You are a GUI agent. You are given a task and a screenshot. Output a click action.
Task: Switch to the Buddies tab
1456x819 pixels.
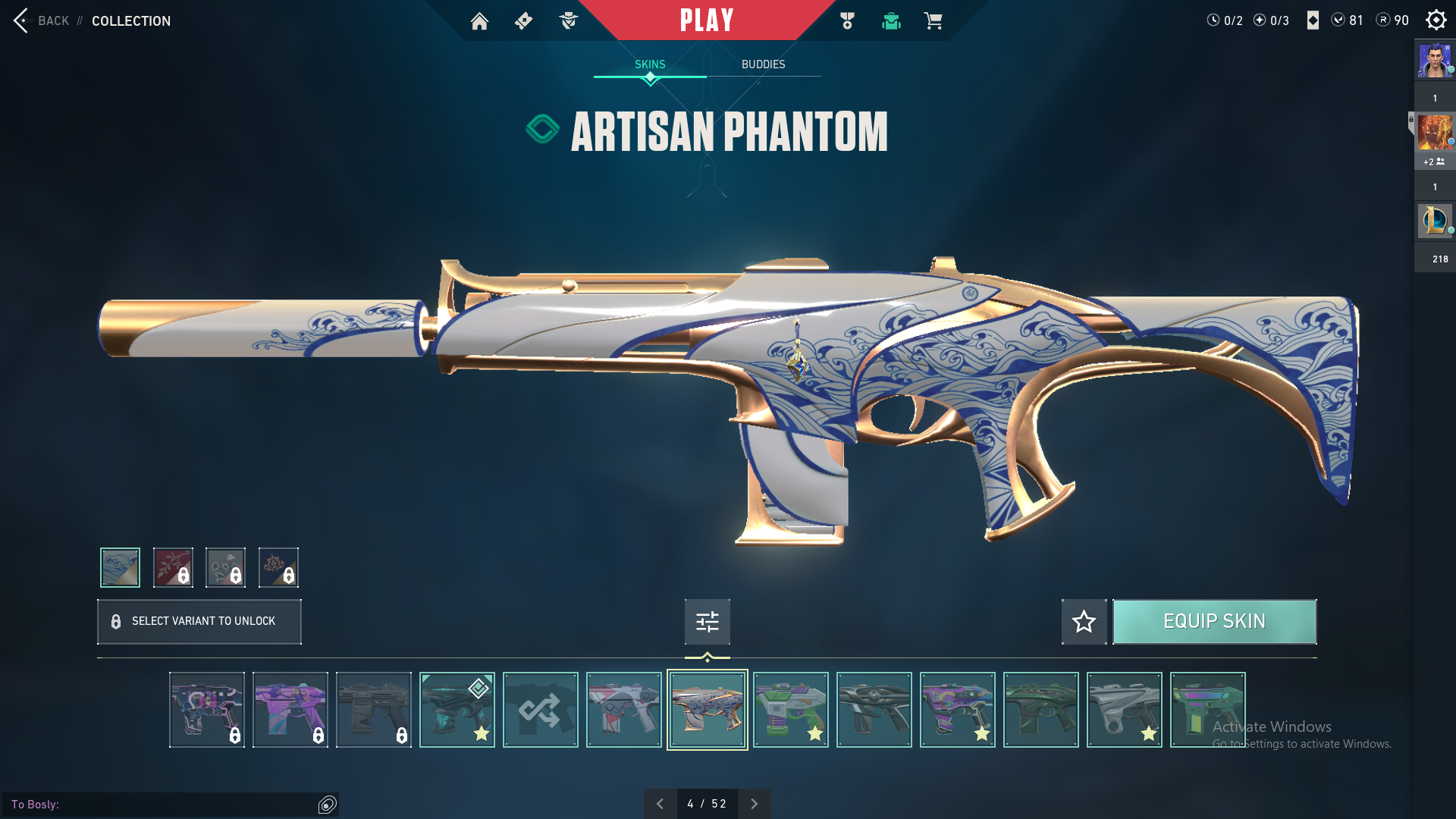[763, 64]
